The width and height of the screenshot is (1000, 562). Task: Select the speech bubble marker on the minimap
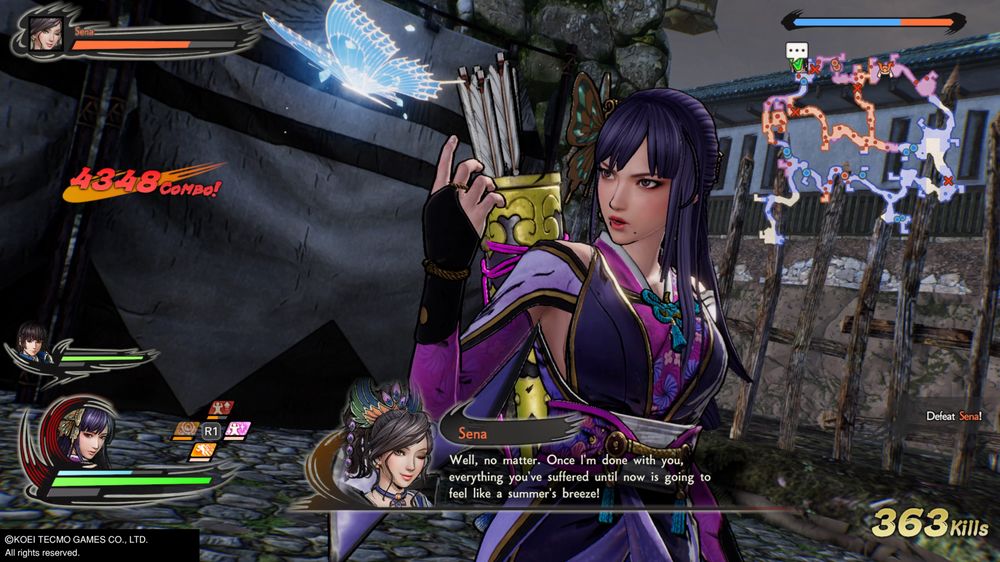pos(797,50)
